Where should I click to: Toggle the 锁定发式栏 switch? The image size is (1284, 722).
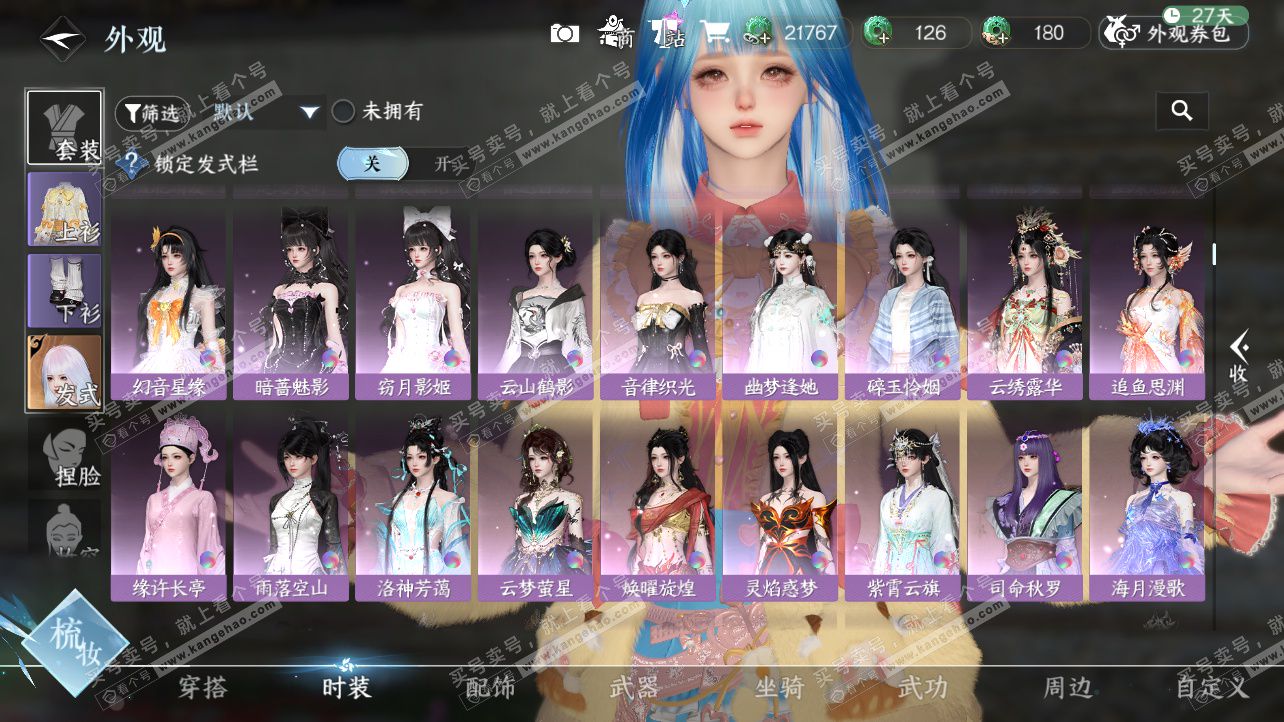pos(405,163)
